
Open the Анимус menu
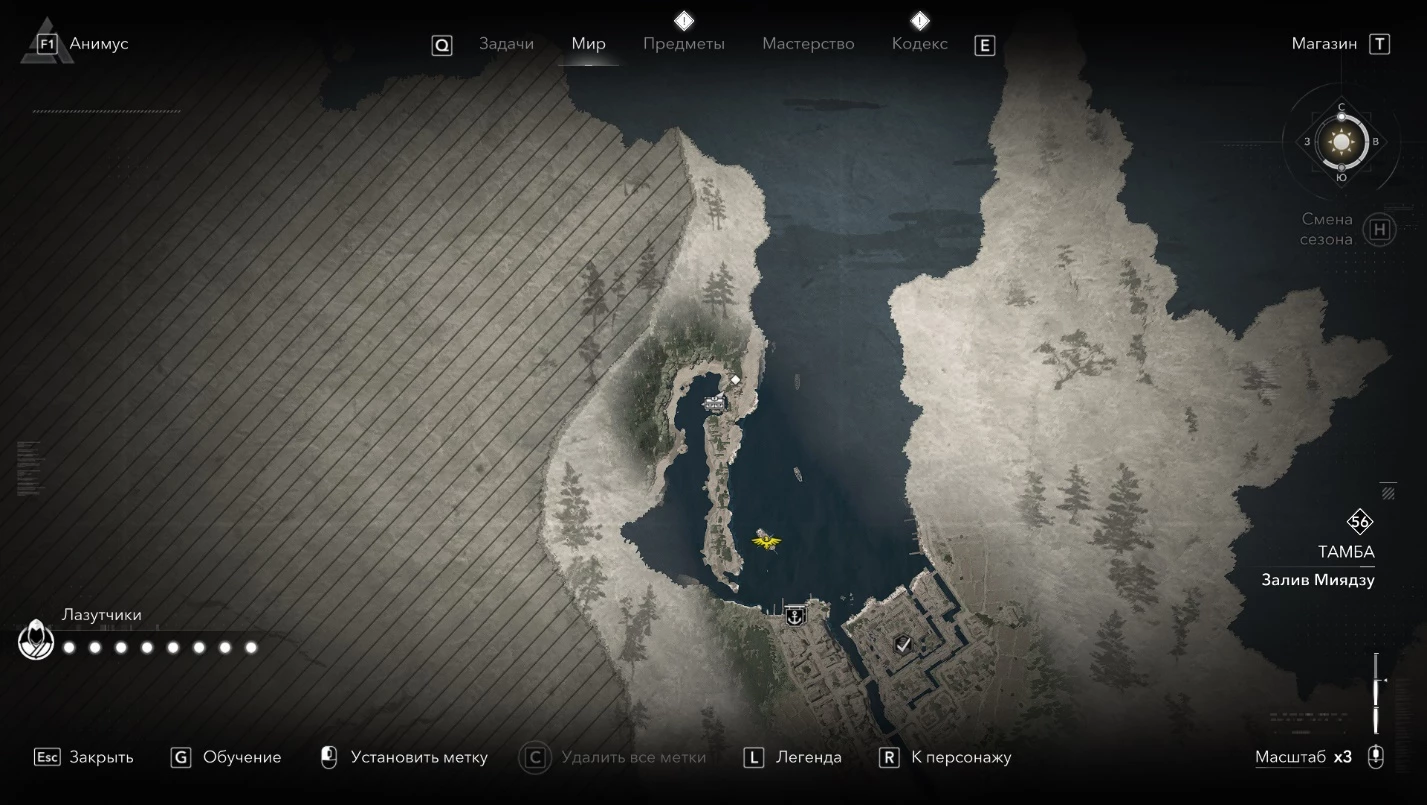pyautogui.click(x=98, y=44)
